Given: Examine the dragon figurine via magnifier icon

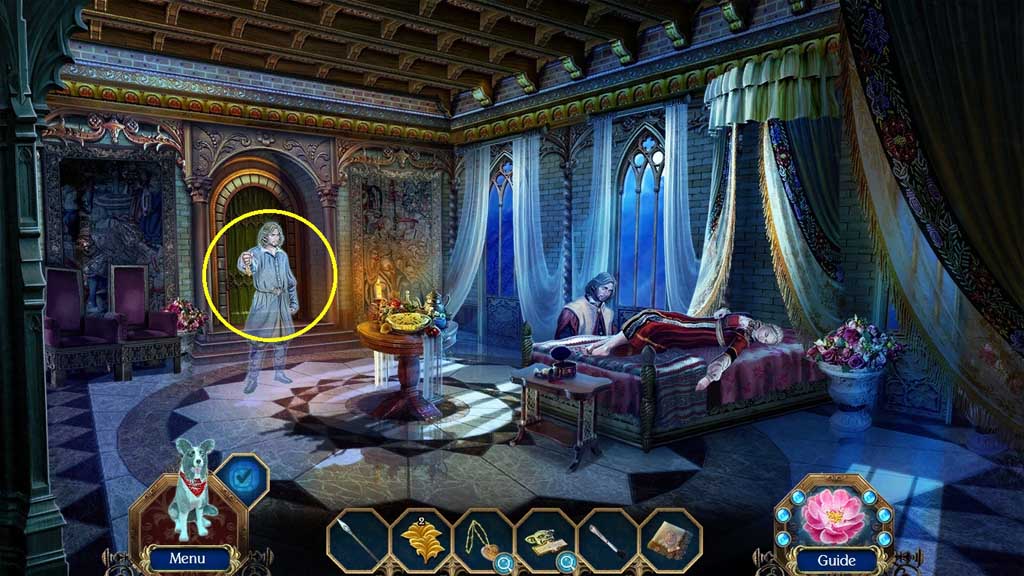Looking at the screenshot, I should pos(568,563).
